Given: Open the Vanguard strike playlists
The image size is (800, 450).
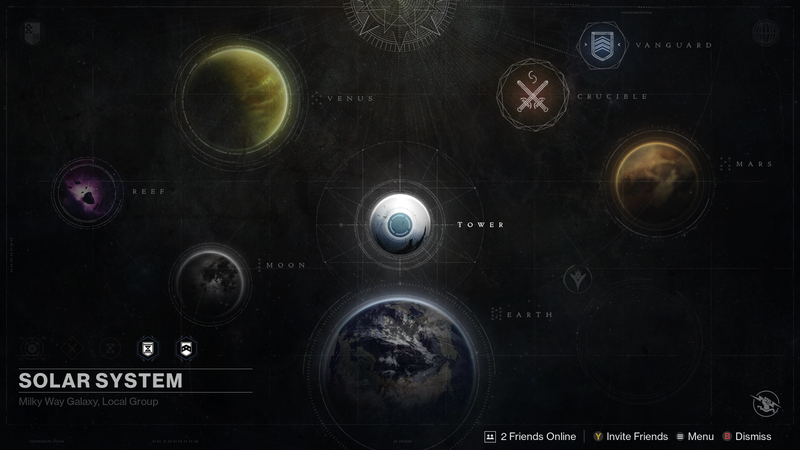Looking at the screenshot, I should point(599,46).
